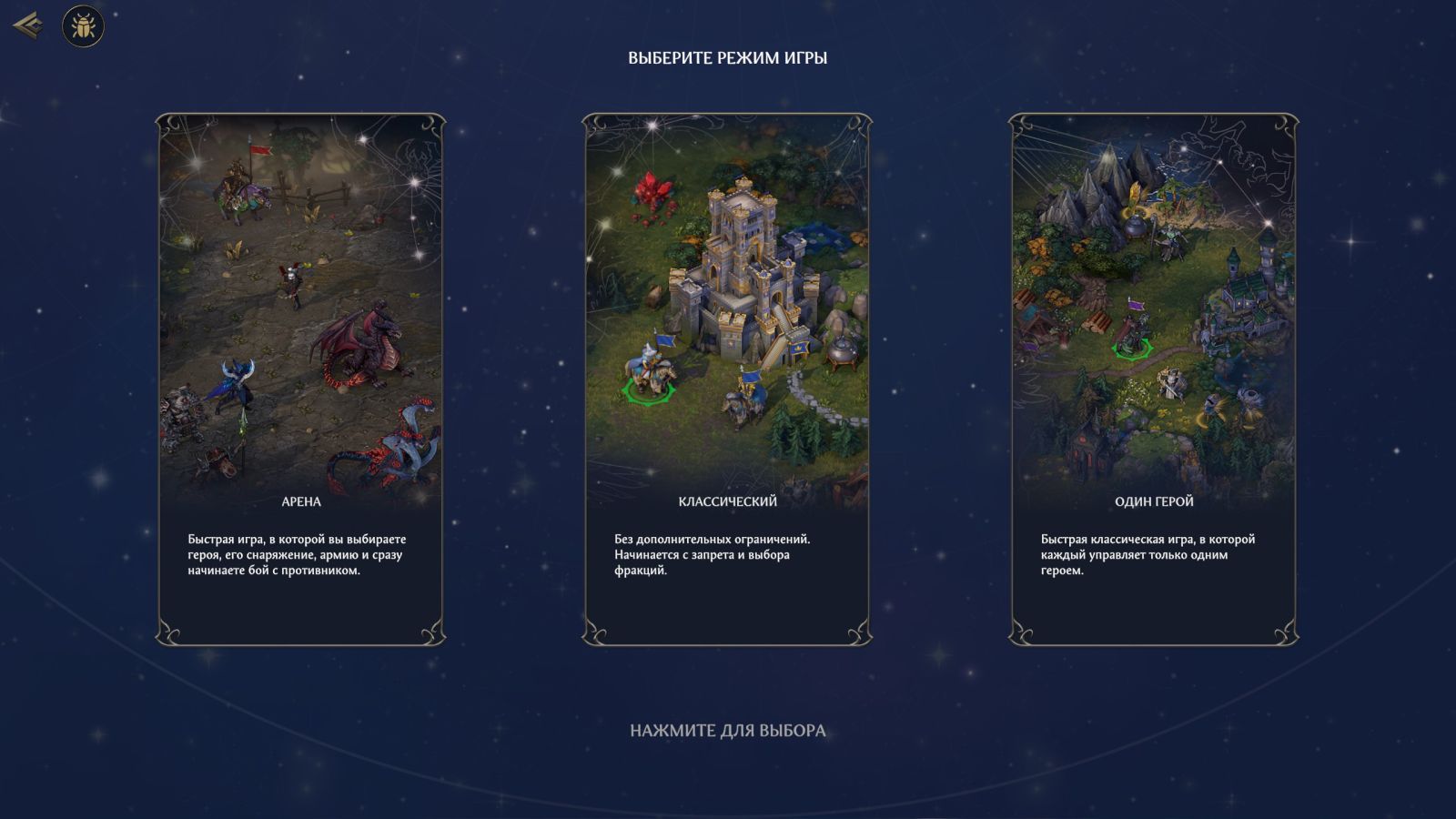Select the Арена game mode card
Image resolution: width=1456 pixels, height=819 pixels.
click(x=300, y=379)
